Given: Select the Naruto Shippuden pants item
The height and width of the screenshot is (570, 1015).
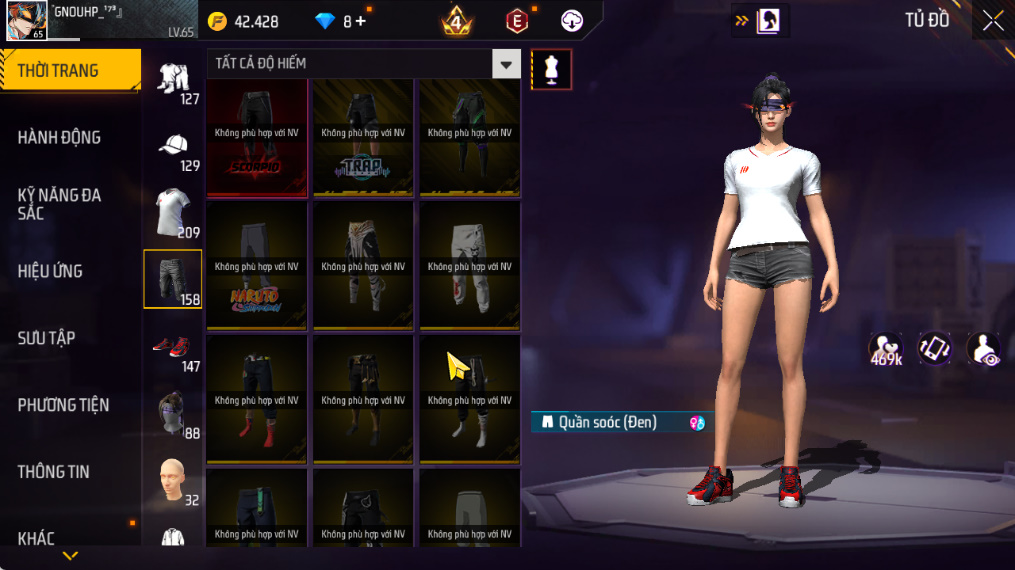Looking at the screenshot, I should [257, 266].
